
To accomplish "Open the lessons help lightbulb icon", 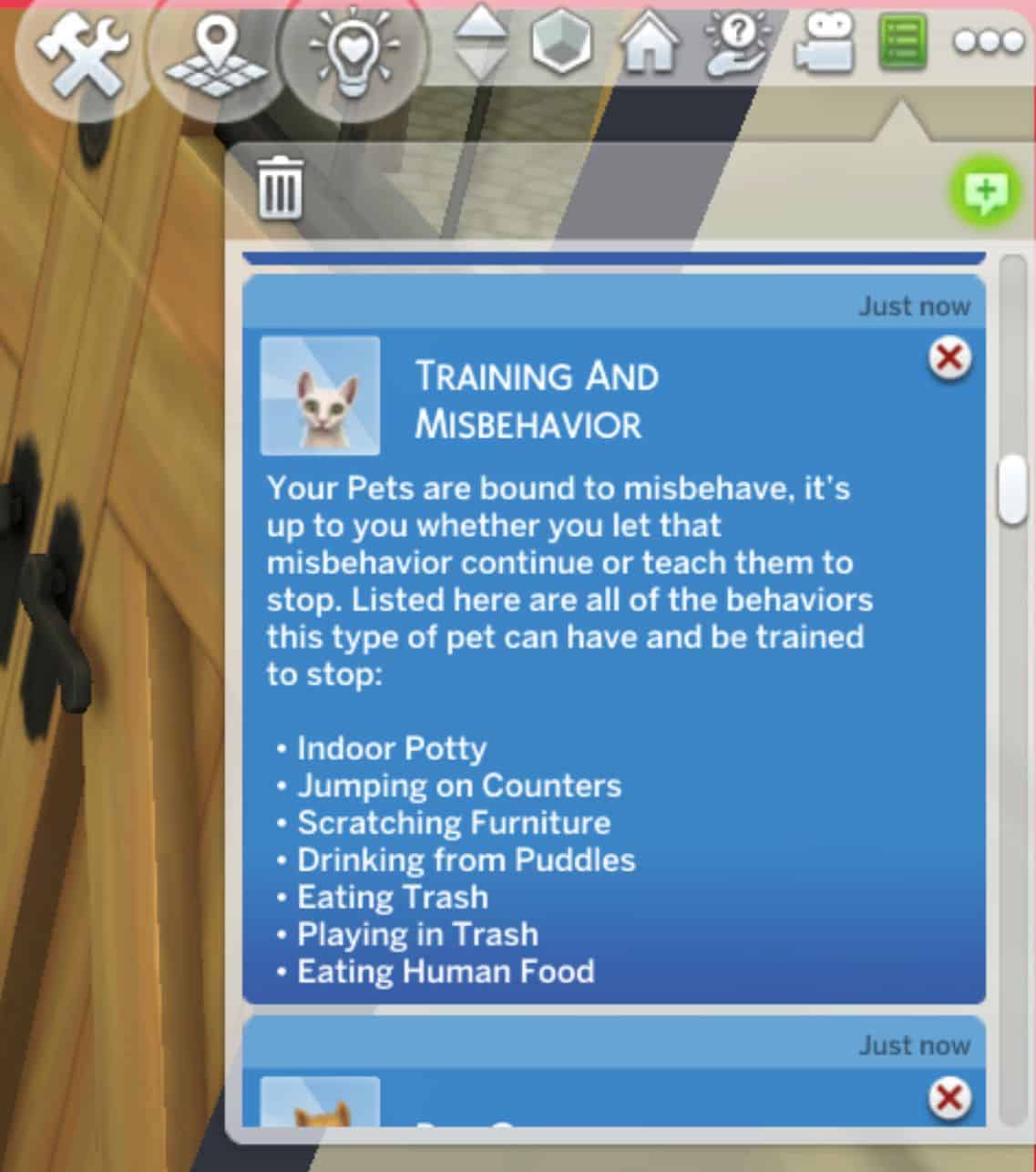I will [737, 43].
